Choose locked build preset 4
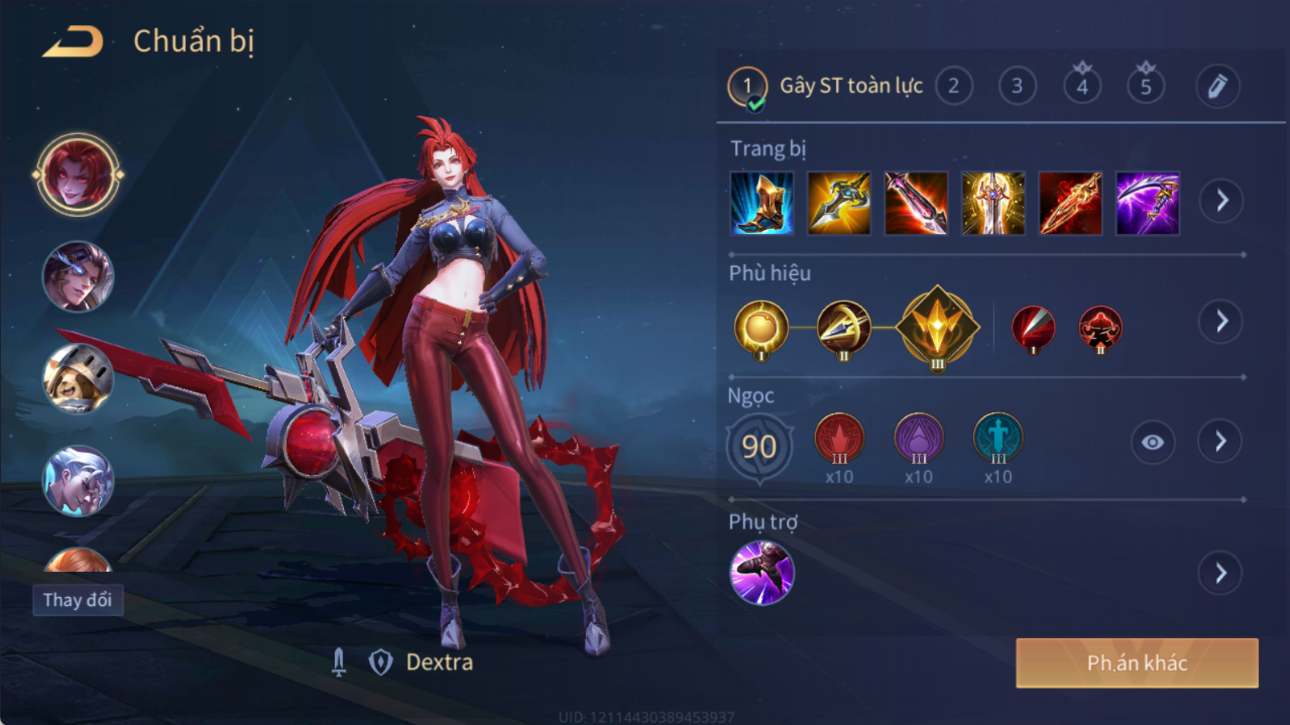Screen dimensions: 1290x725 (1082, 87)
